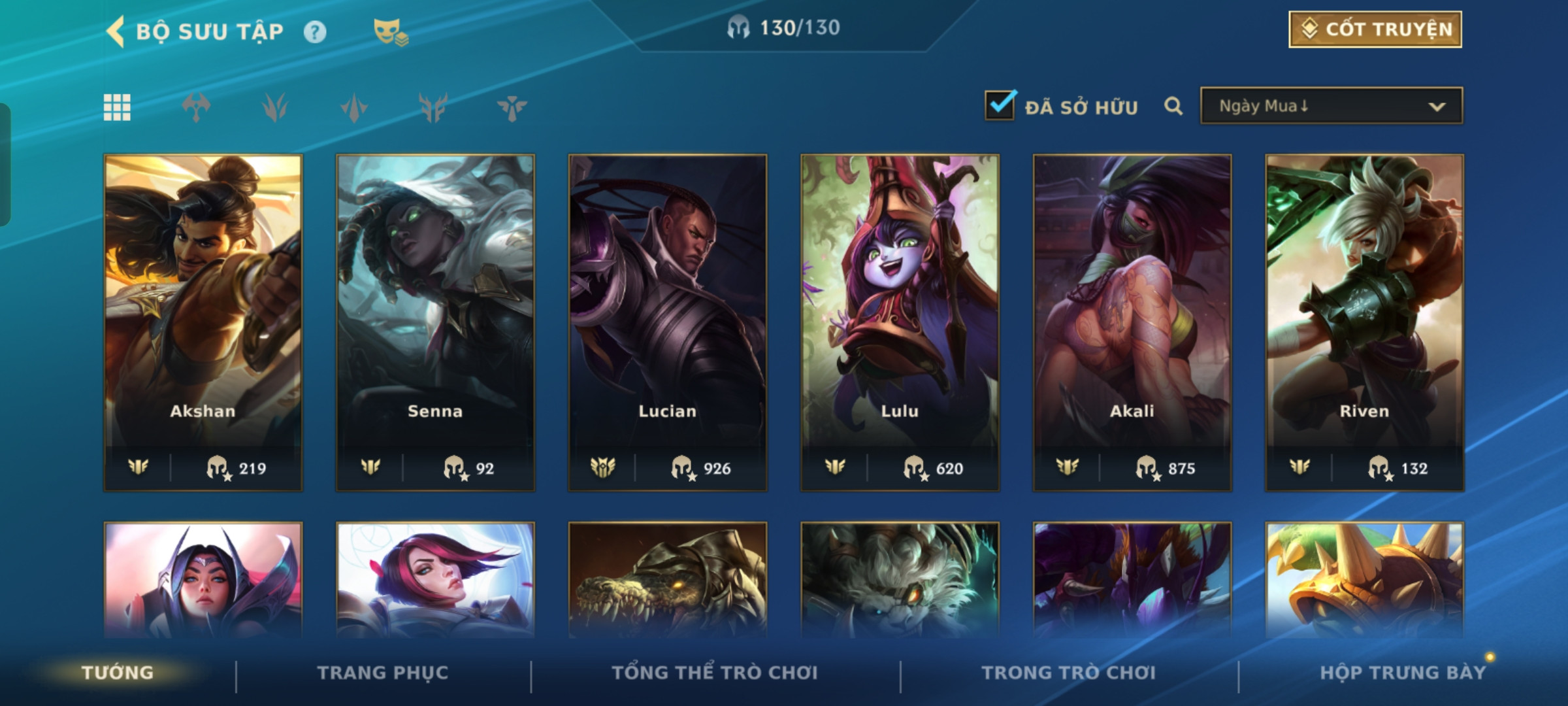Choose the Senna champion card

(x=435, y=322)
